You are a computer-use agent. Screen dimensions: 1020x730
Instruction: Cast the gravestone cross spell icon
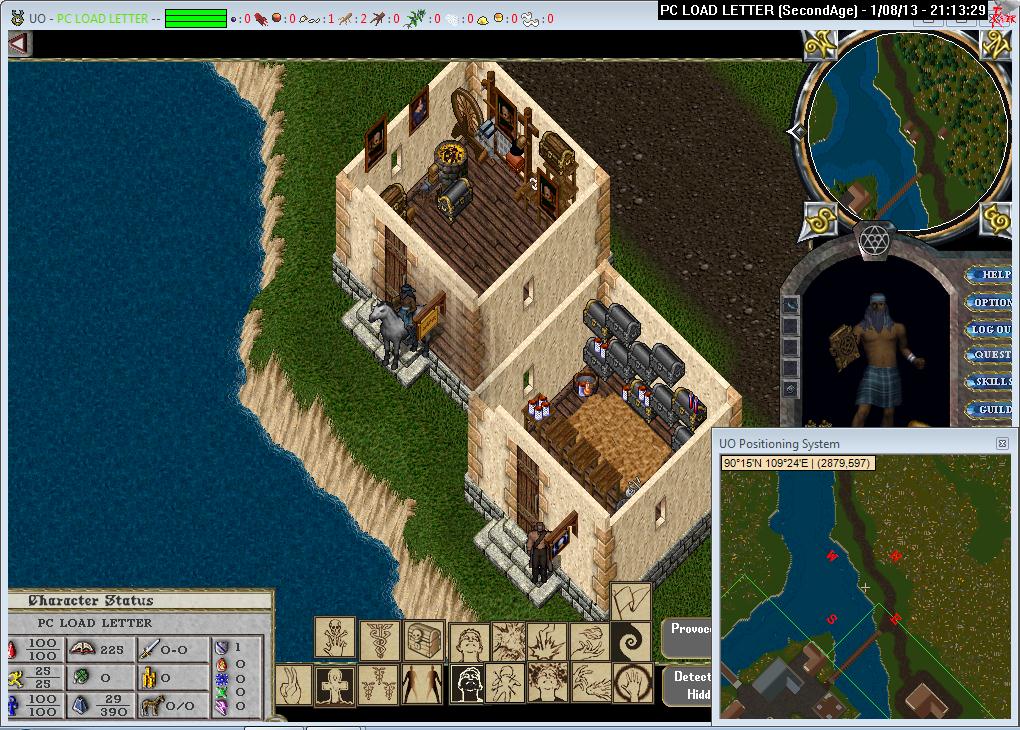coord(336,685)
